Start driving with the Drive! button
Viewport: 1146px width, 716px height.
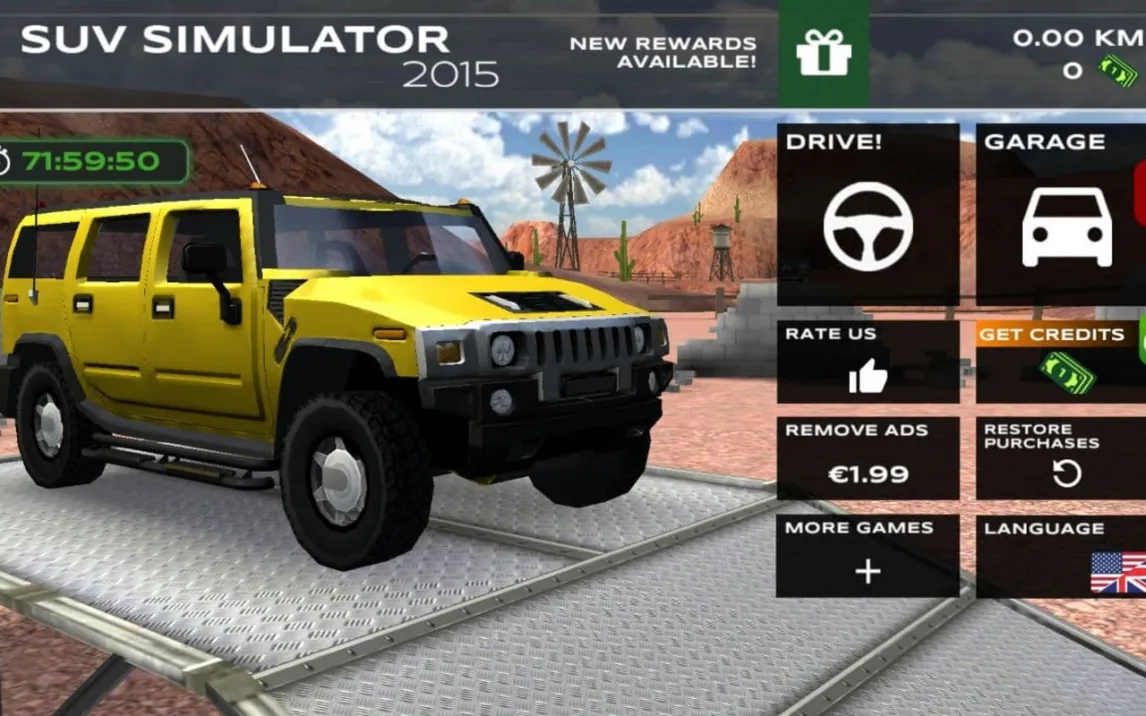point(867,214)
